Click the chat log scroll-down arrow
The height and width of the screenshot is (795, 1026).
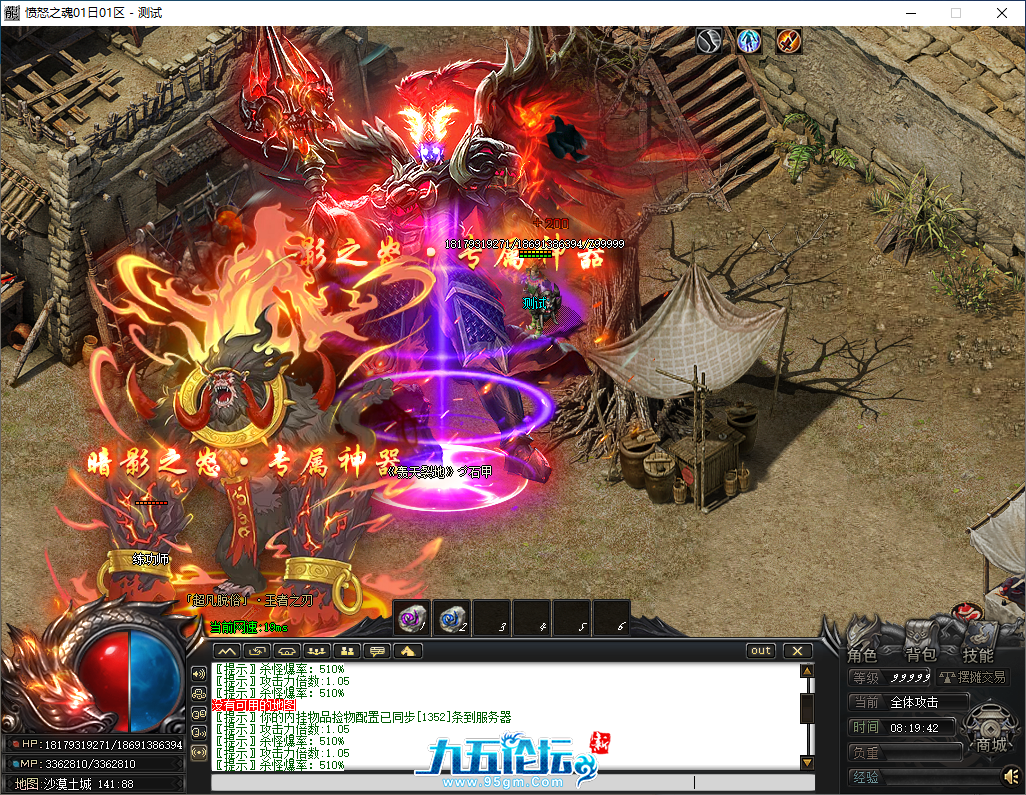pos(806,763)
